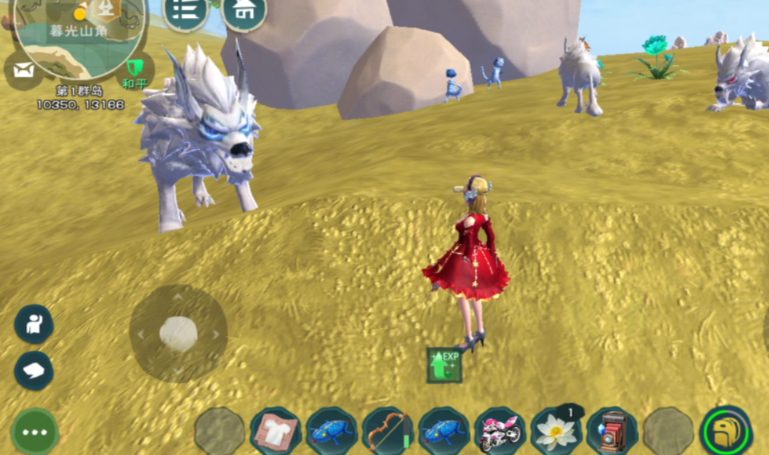This screenshot has height=455, width=769.
Task: Toggle the 和平 peace mode shield
Action: (133, 70)
